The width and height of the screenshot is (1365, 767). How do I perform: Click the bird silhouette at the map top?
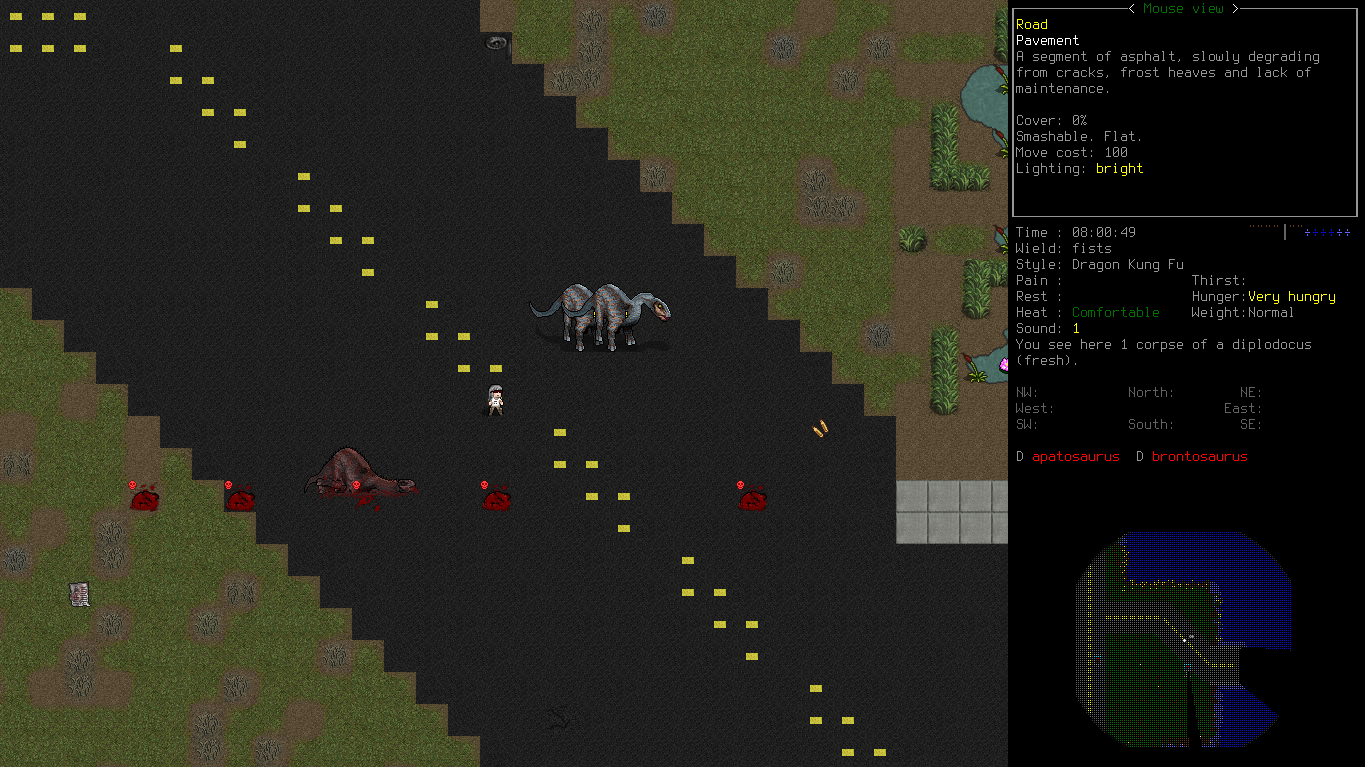coord(494,43)
